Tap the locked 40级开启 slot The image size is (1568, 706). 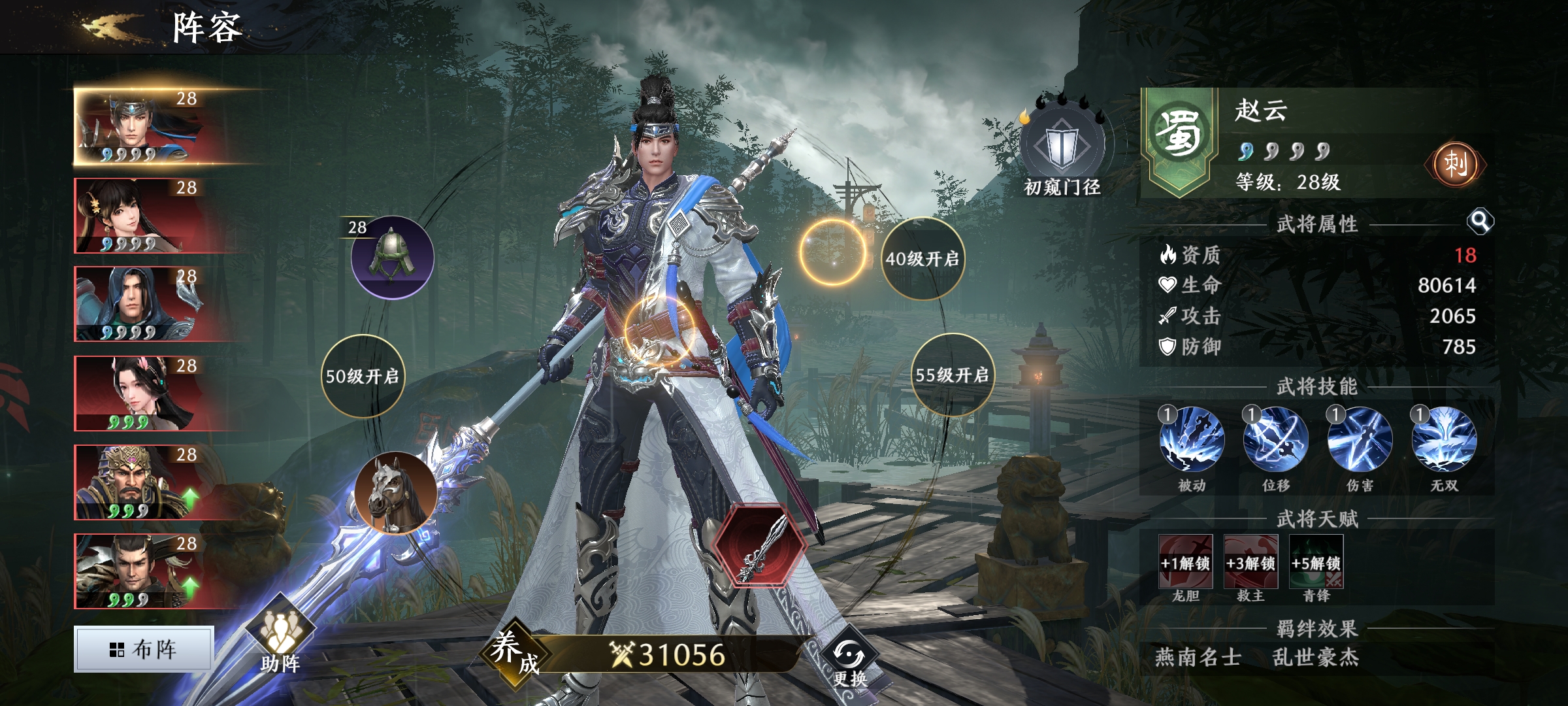(922, 259)
